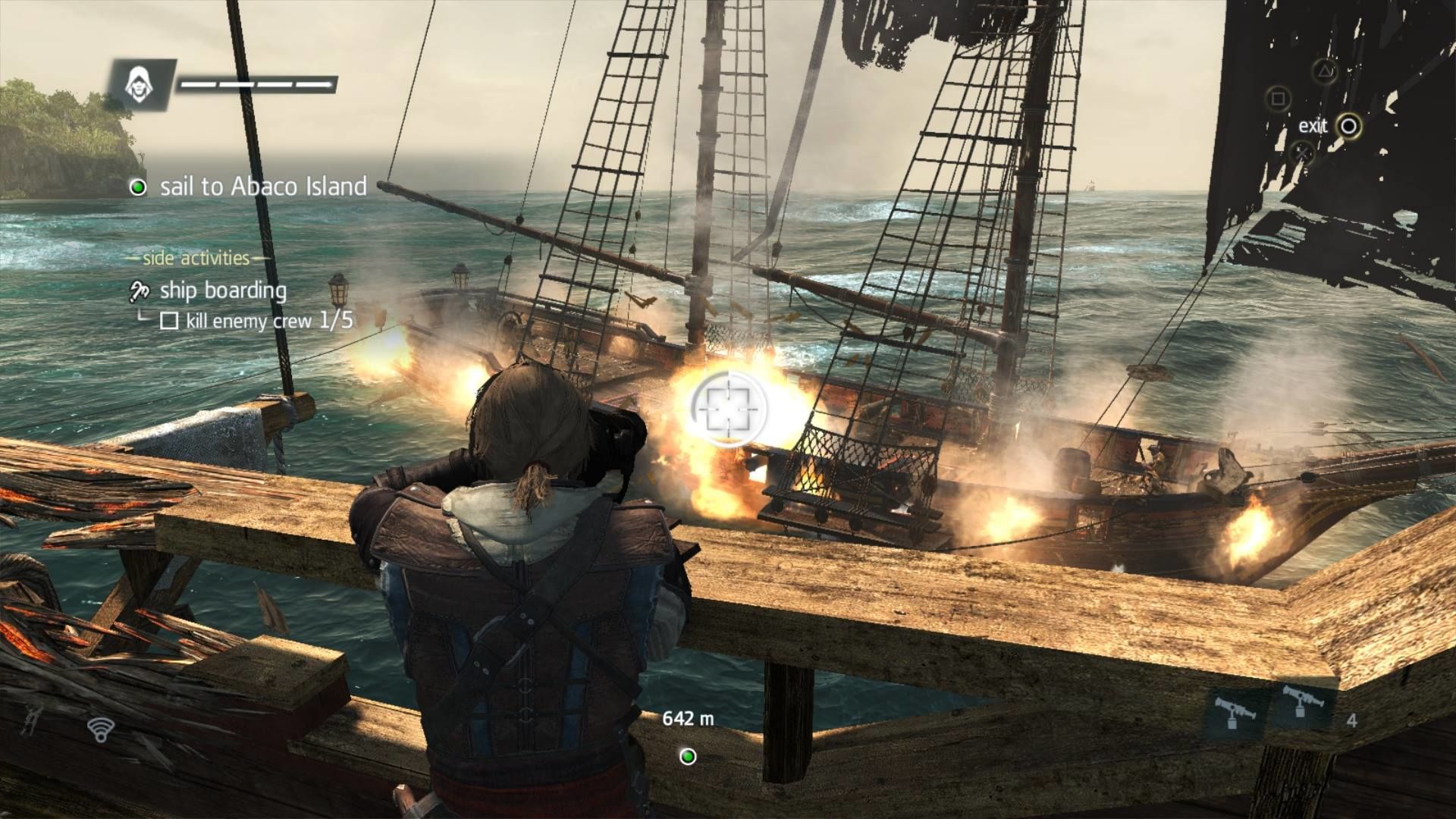Toggle the kill enemy crew checkbox
Viewport: 1456px width, 819px height.
[171, 322]
